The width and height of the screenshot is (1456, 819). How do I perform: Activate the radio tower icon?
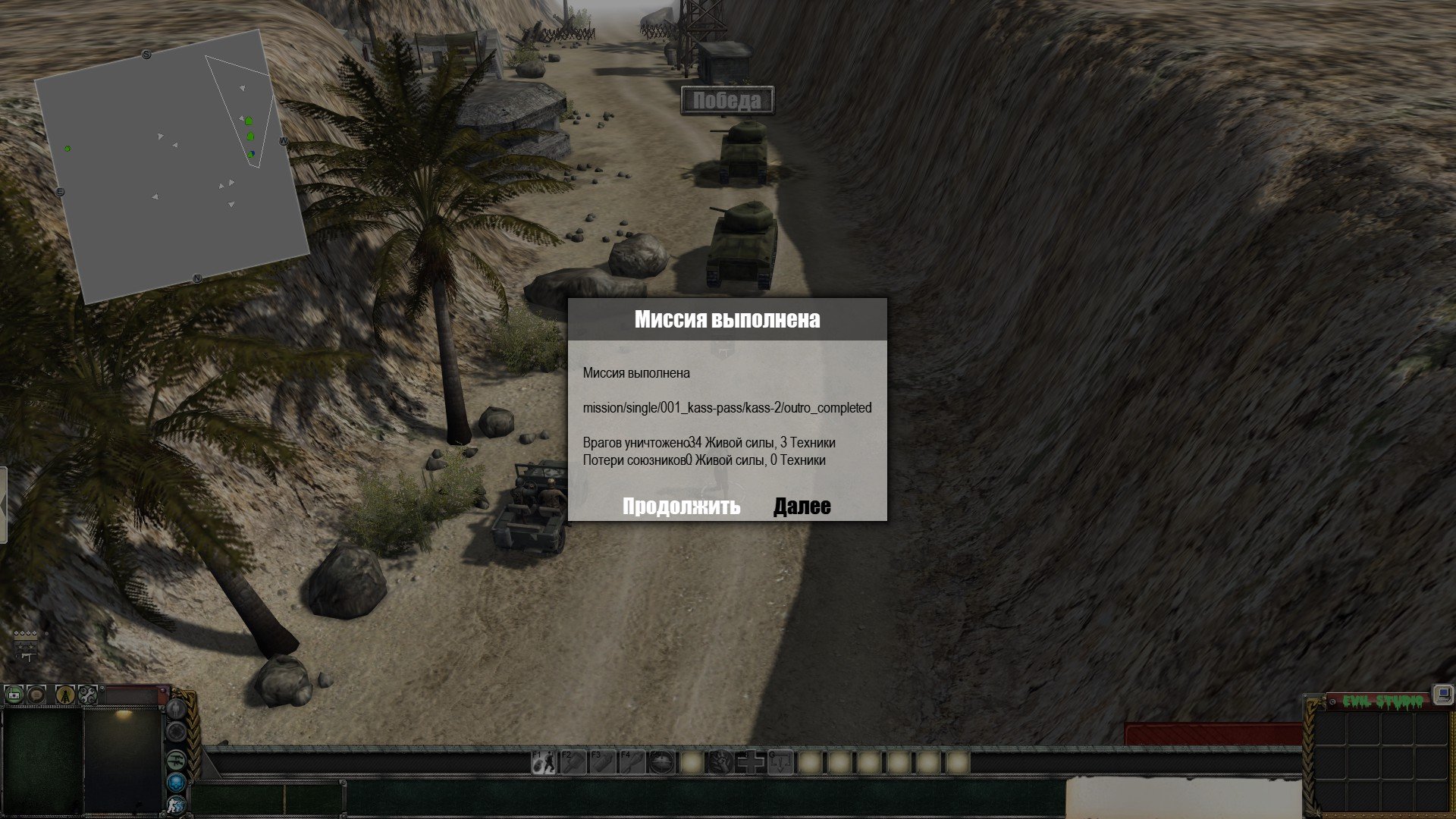[x=65, y=694]
